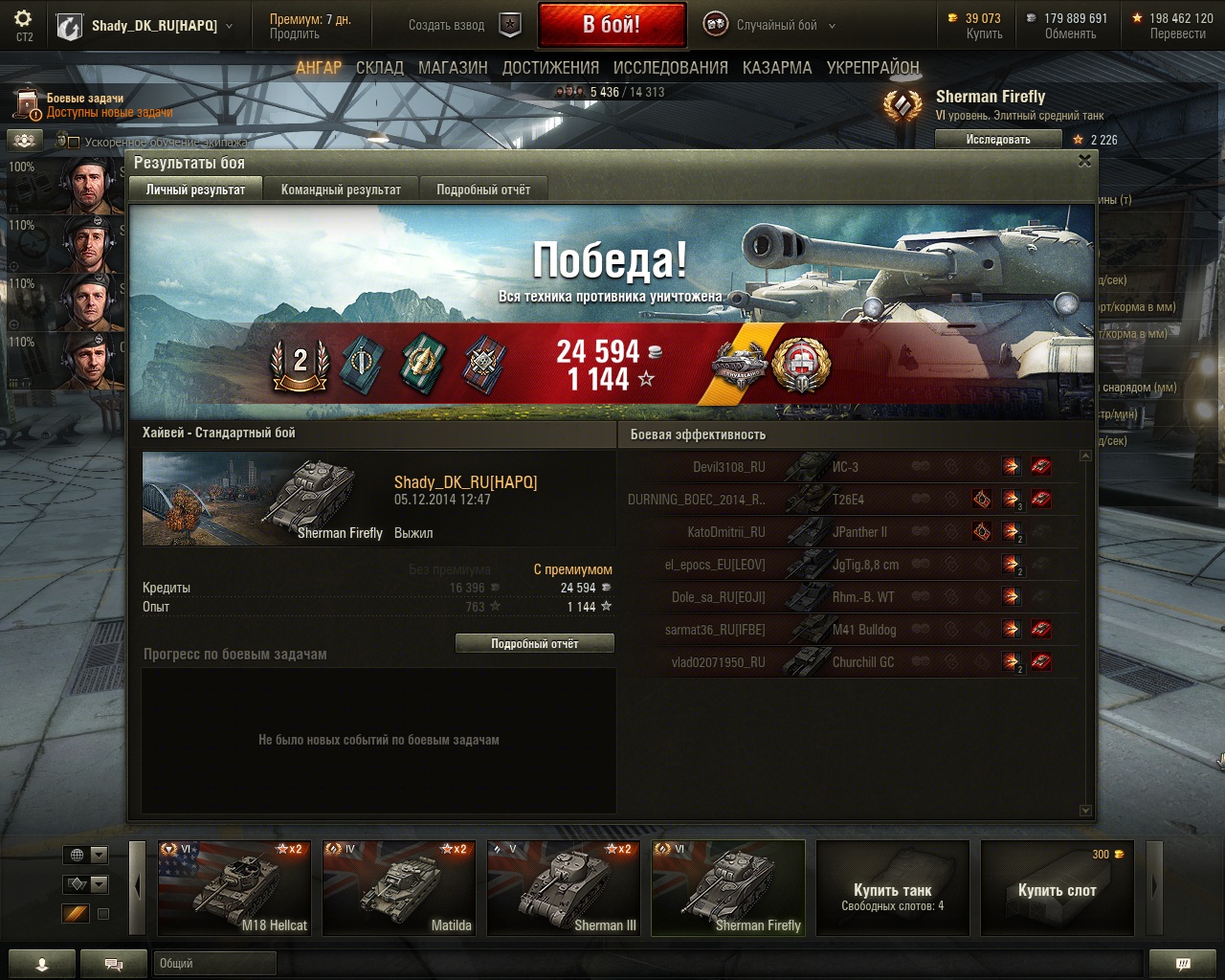Viewport: 1225px width, 980px height.
Task: Click the Подробный отчёт button under experience
Action: (534, 644)
